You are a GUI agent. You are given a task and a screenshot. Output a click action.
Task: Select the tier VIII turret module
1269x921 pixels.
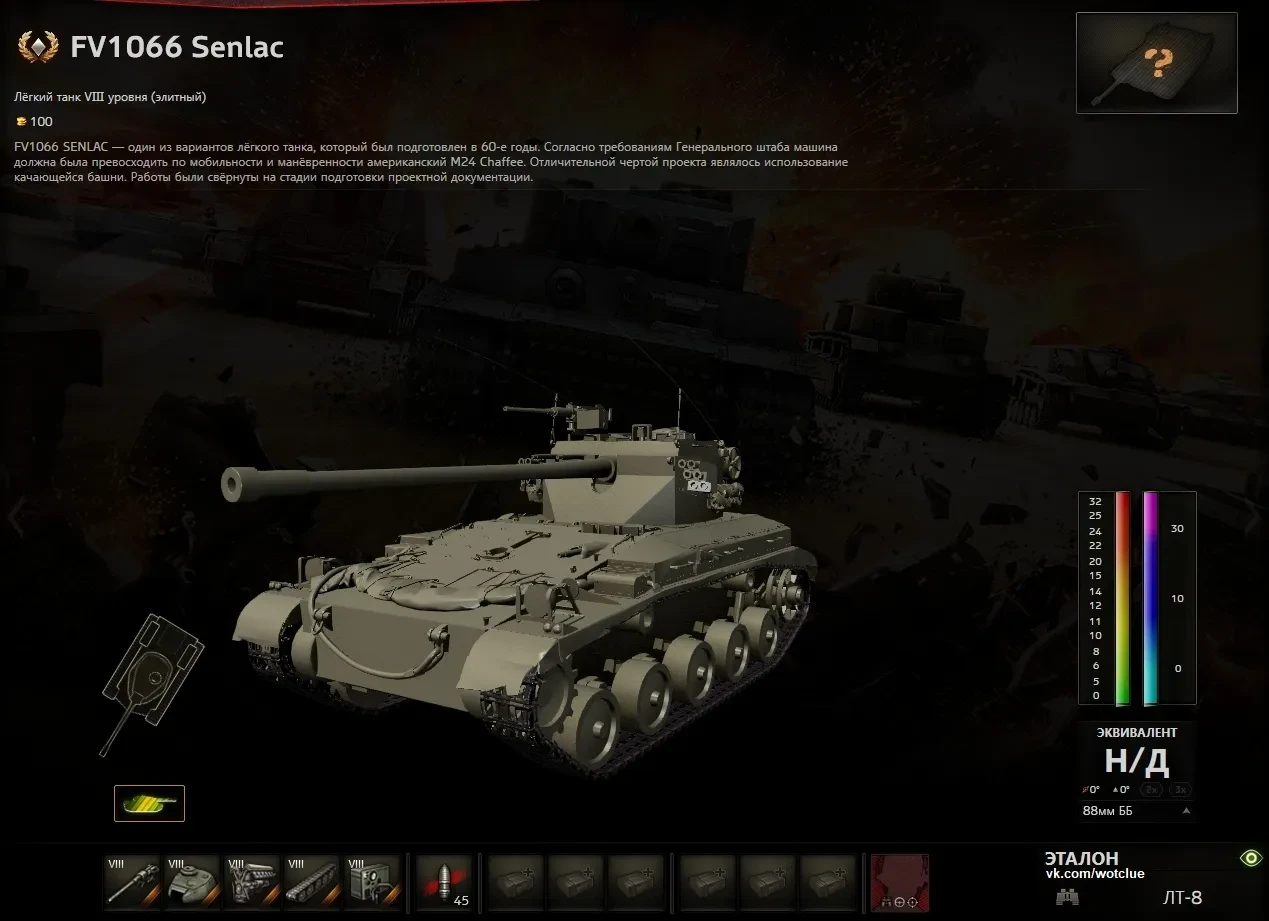click(192, 882)
